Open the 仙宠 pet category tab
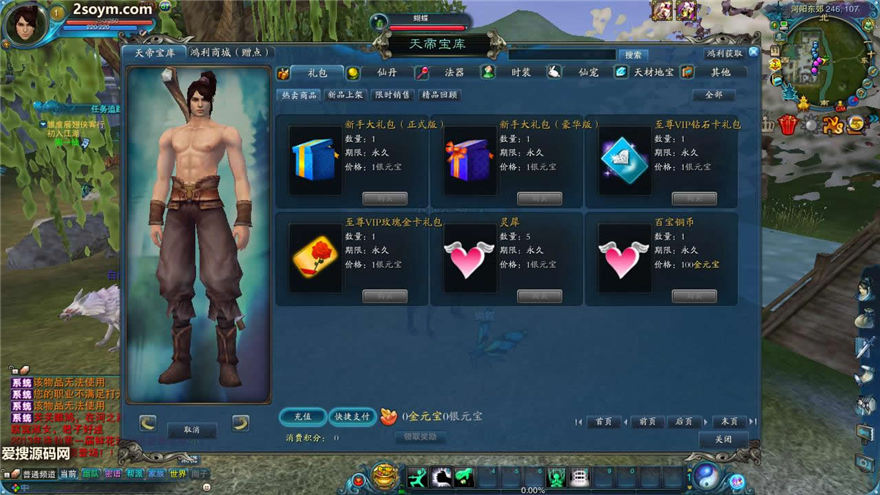 click(x=587, y=72)
